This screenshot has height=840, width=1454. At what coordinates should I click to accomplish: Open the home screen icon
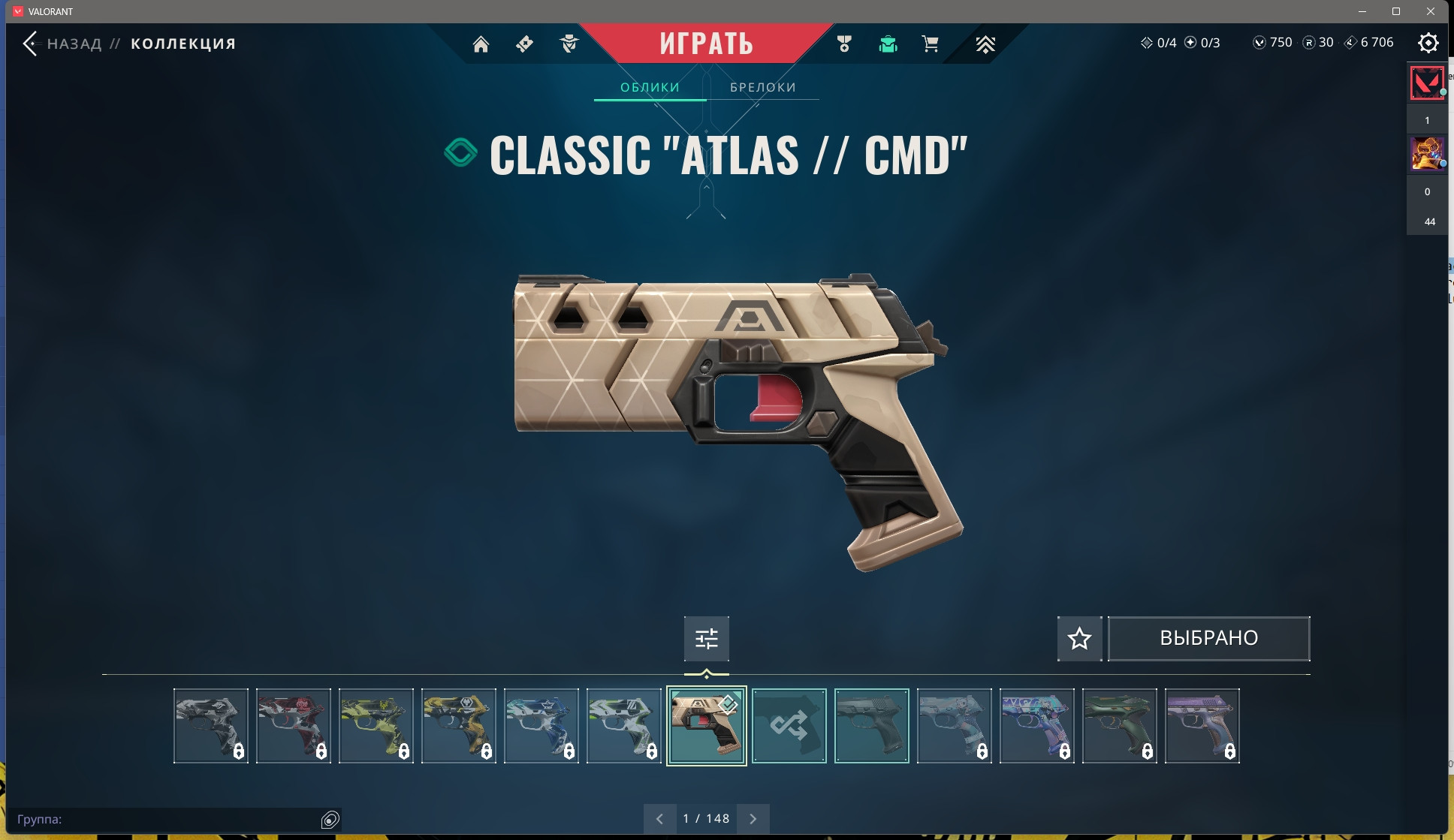click(481, 44)
